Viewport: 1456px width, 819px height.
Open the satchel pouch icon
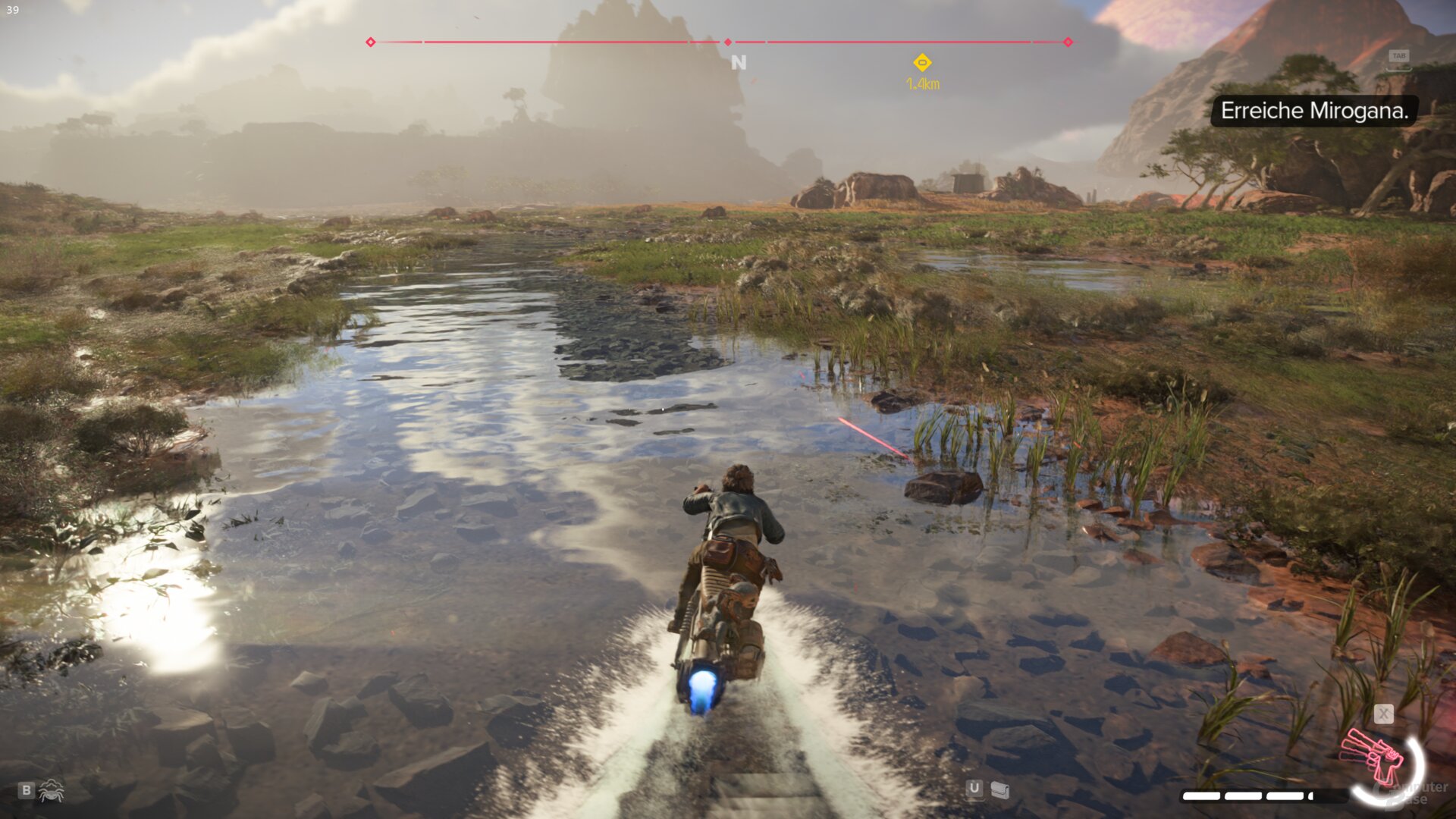coord(1000,790)
